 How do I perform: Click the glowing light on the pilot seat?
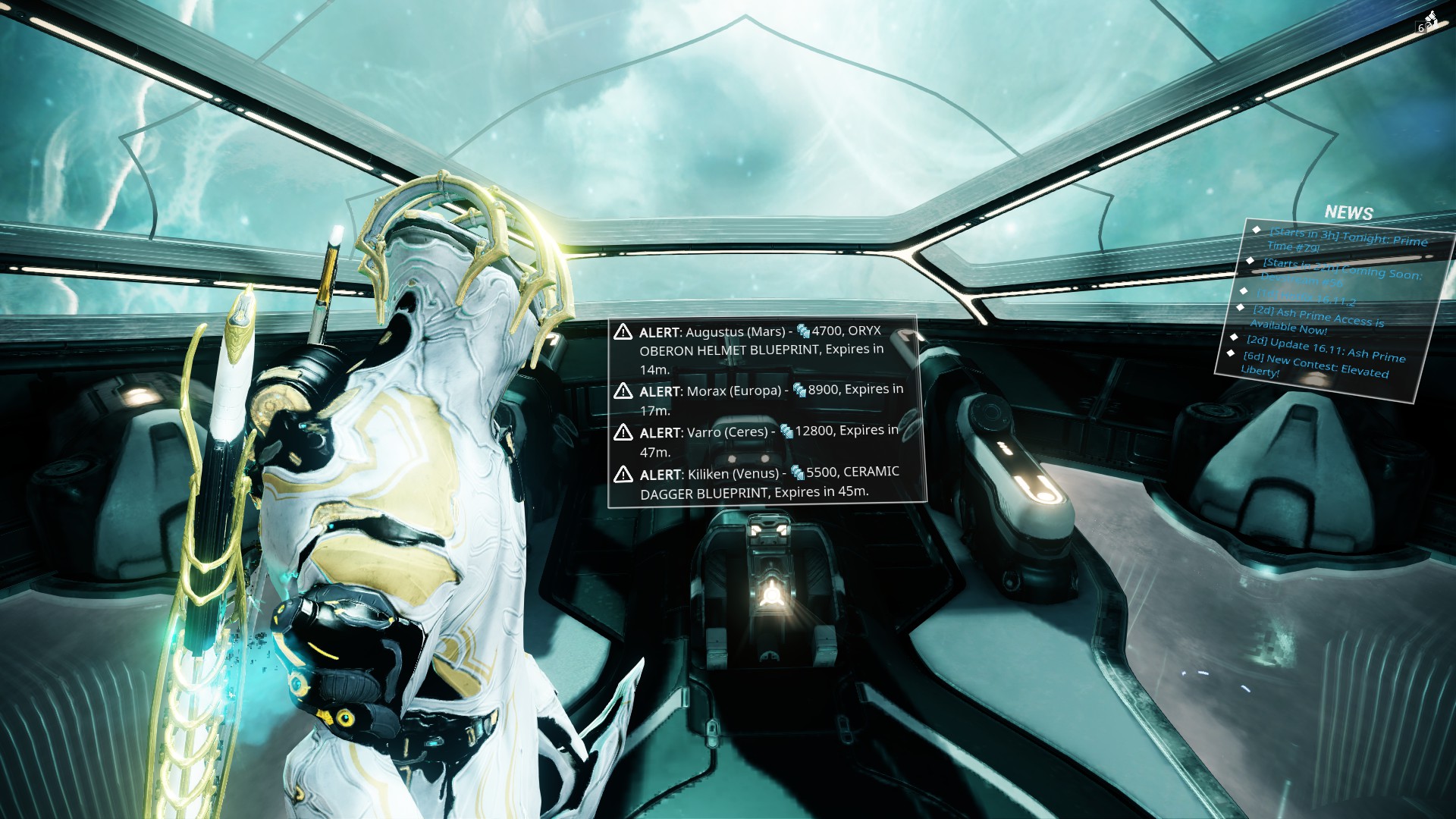point(773,594)
